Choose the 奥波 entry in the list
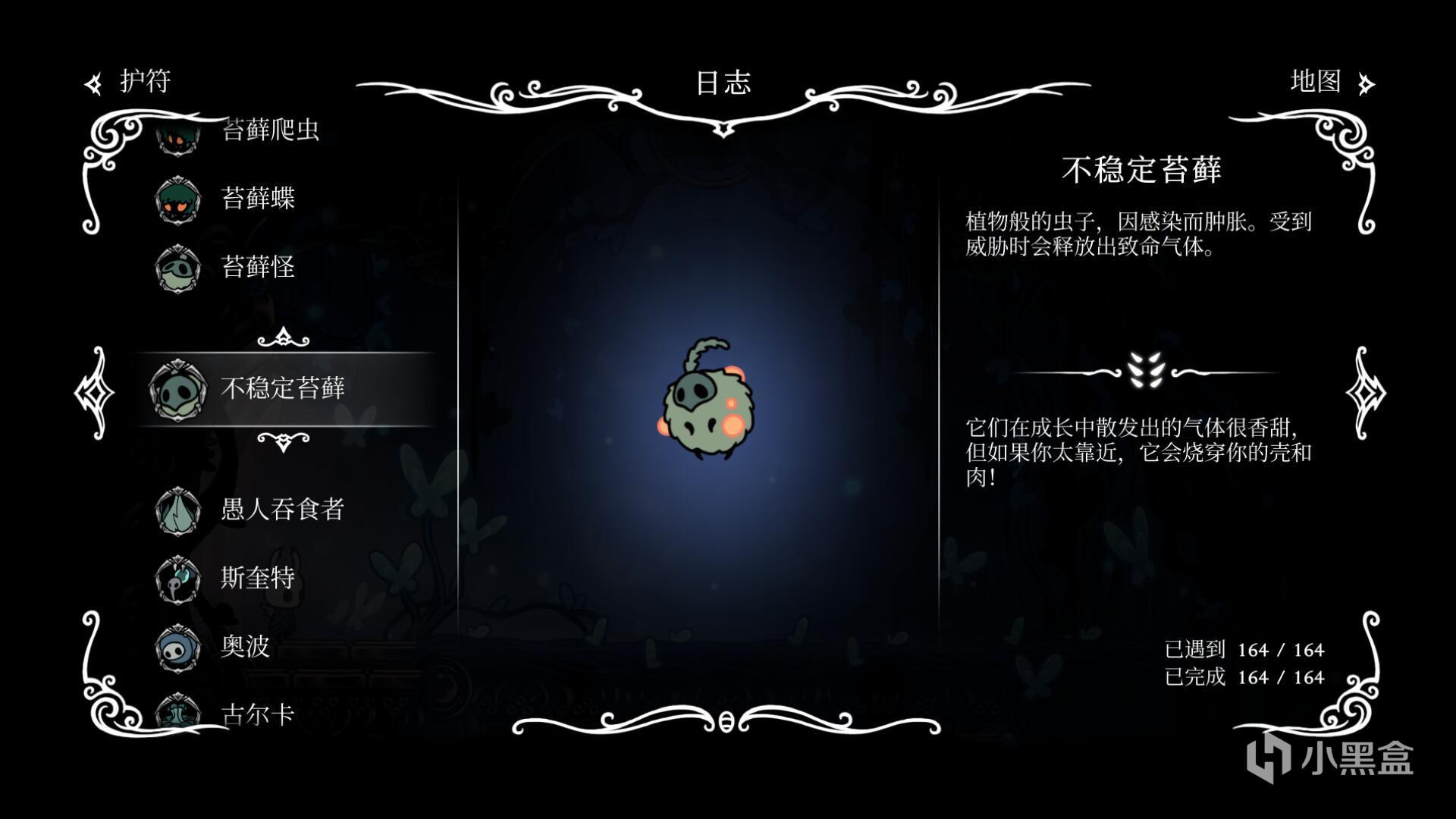1456x819 pixels. point(244,646)
